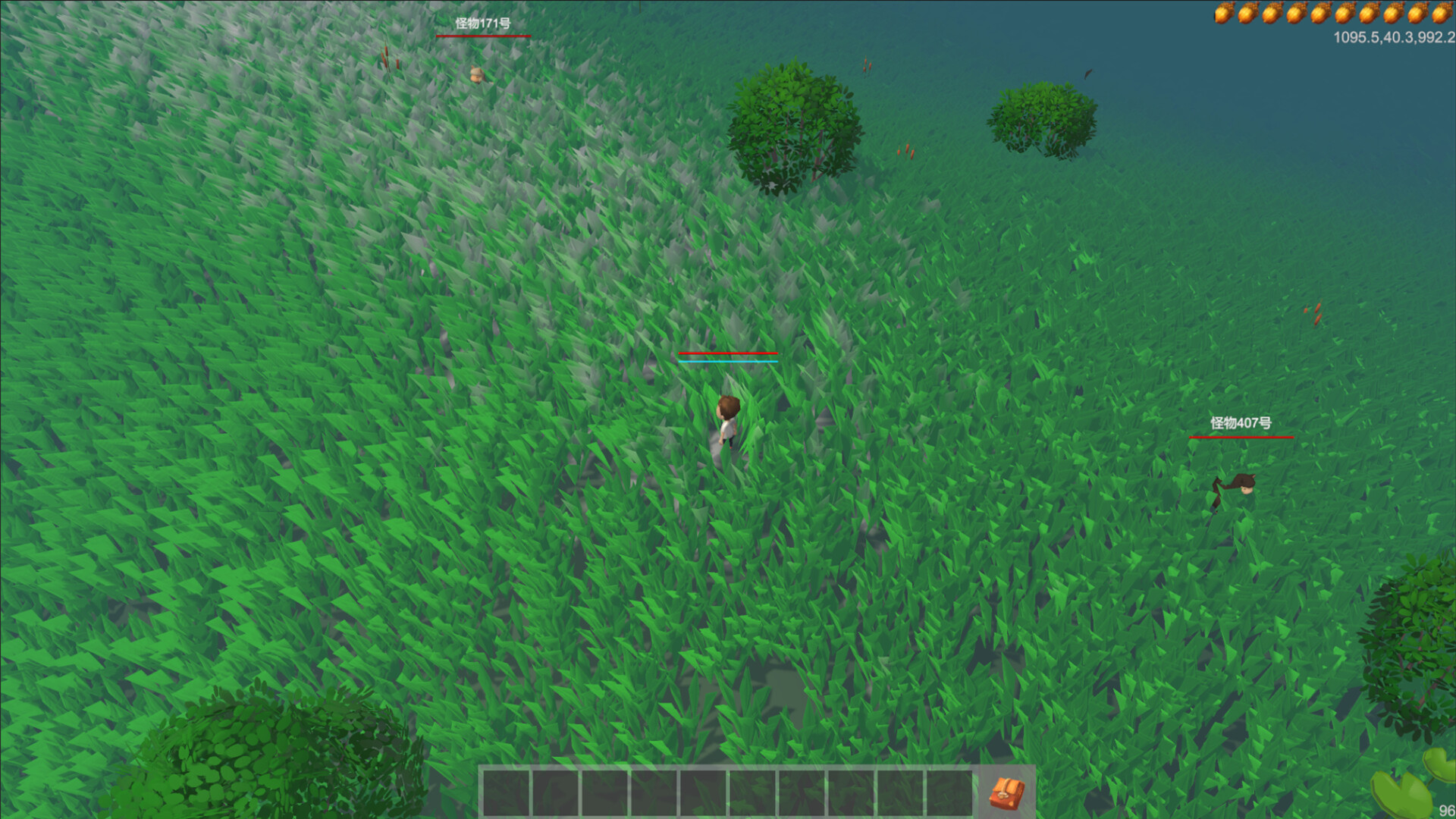Image resolution: width=1456 pixels, height=819 pixels.
Task: Select the first acorn icon top right
Action: [1224, 13]
